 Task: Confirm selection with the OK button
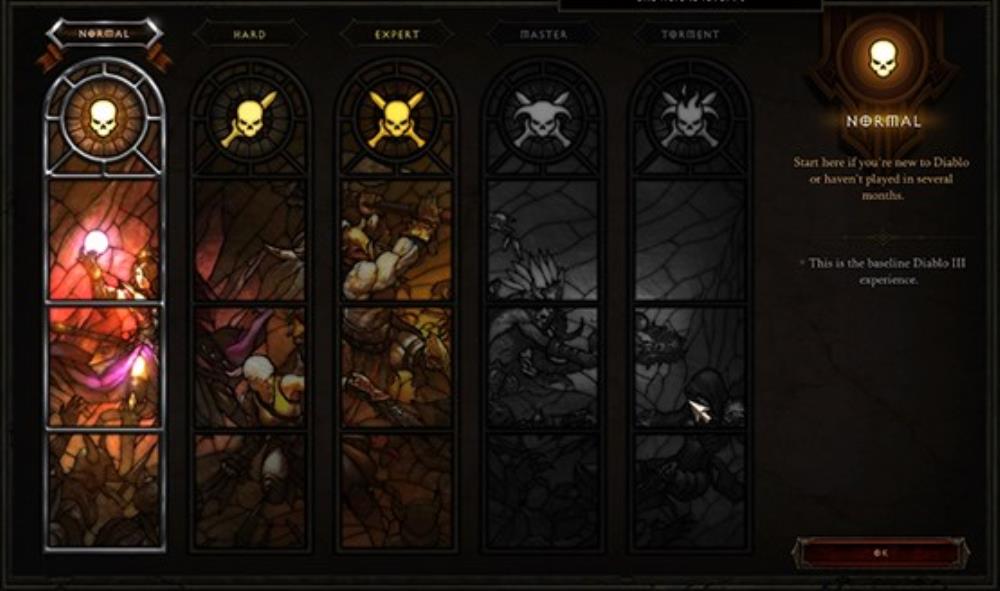880,553
